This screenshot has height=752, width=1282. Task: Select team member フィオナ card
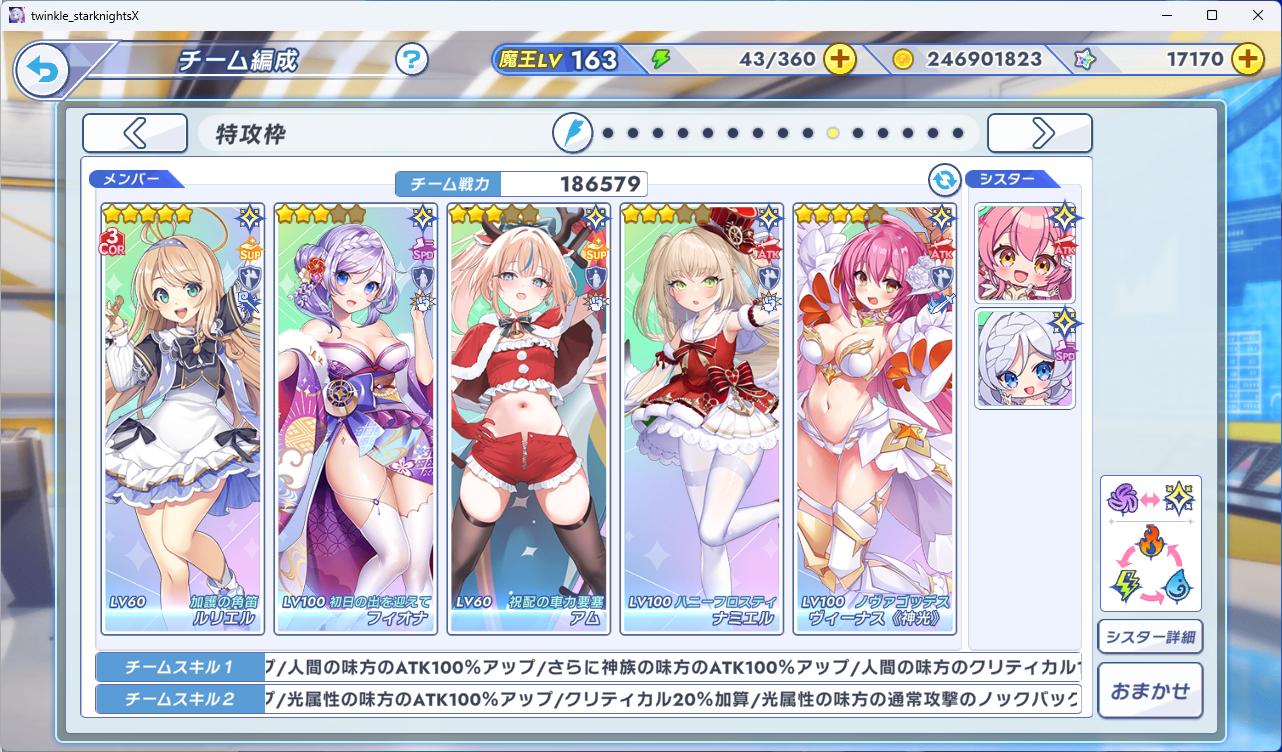point(356,418)
